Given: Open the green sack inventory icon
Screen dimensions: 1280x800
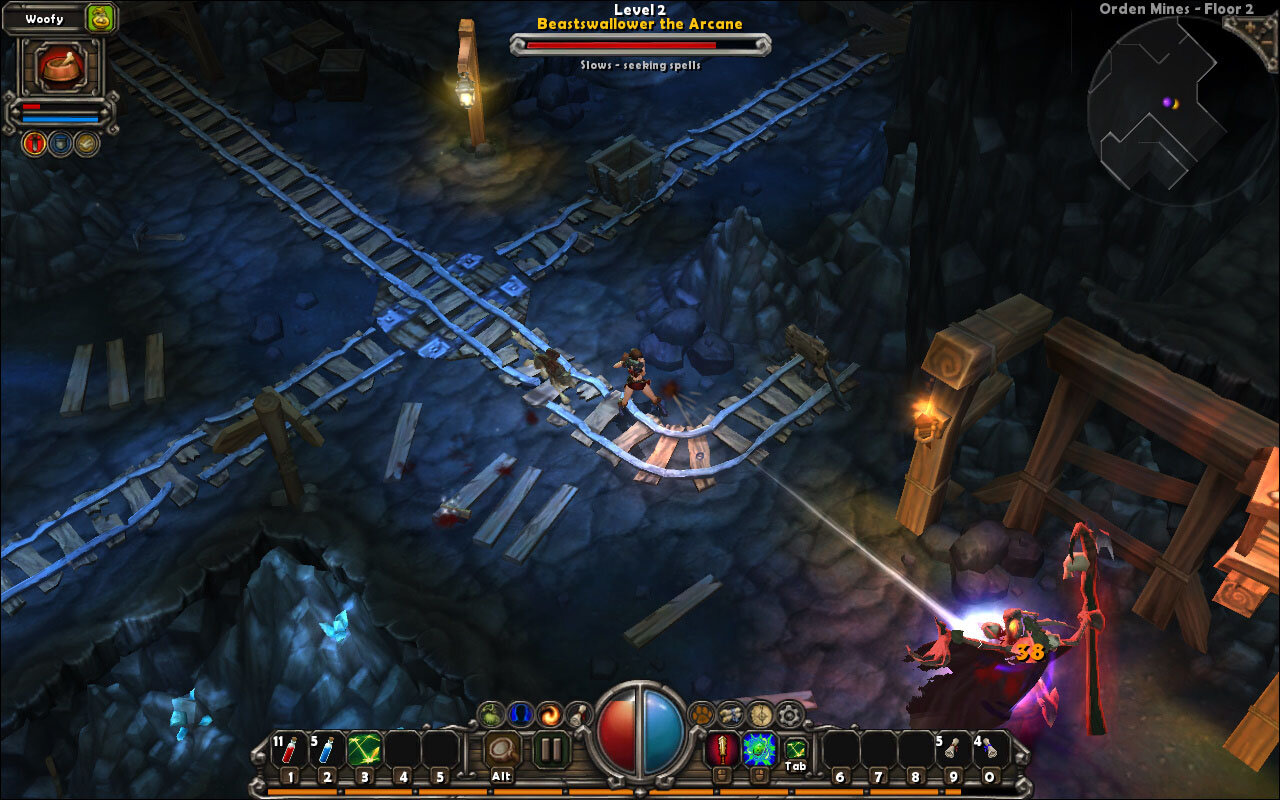Looking at the screenshot, I should click(490, 715).
